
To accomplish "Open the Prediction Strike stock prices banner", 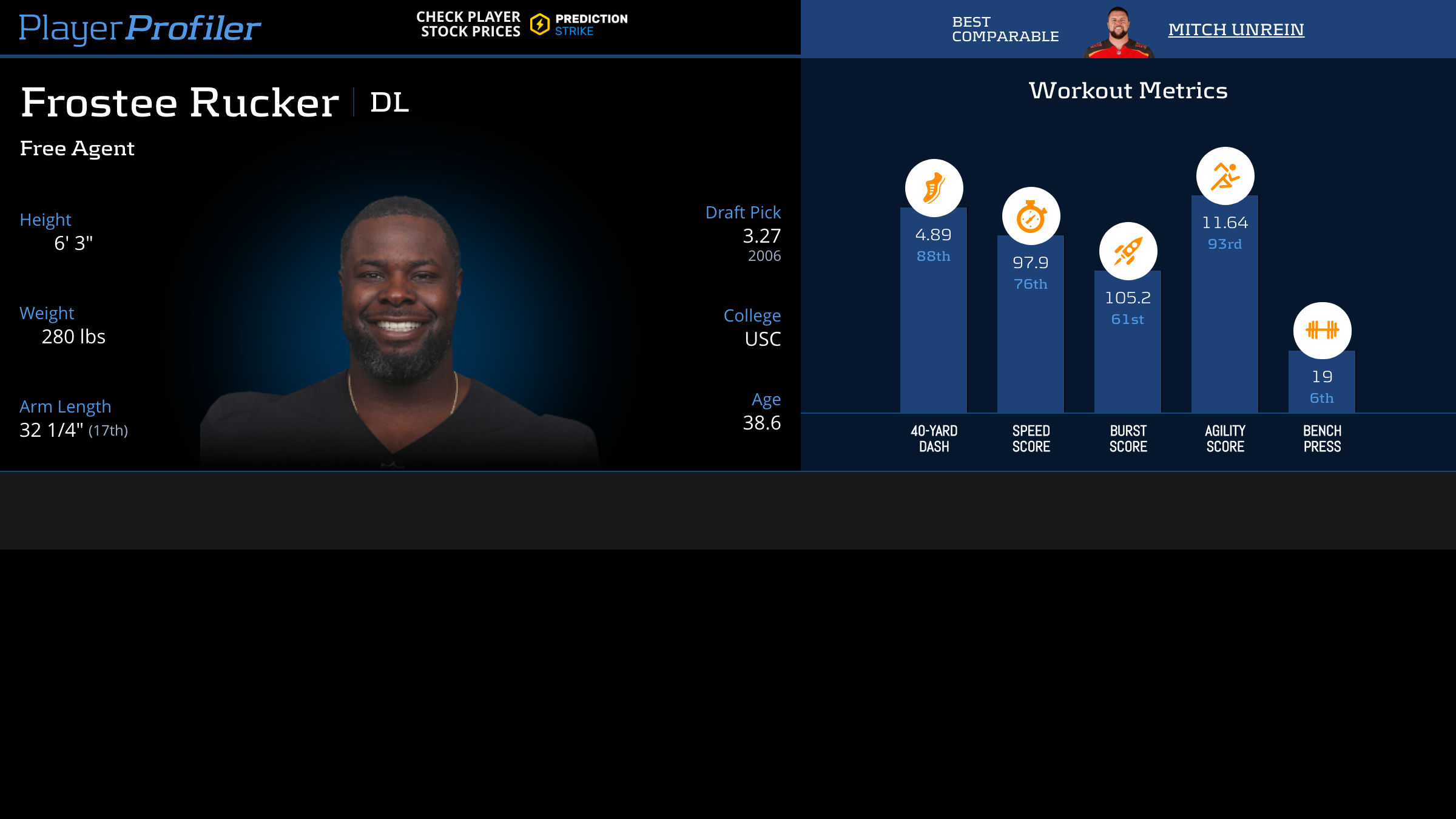I will [522, 24].
